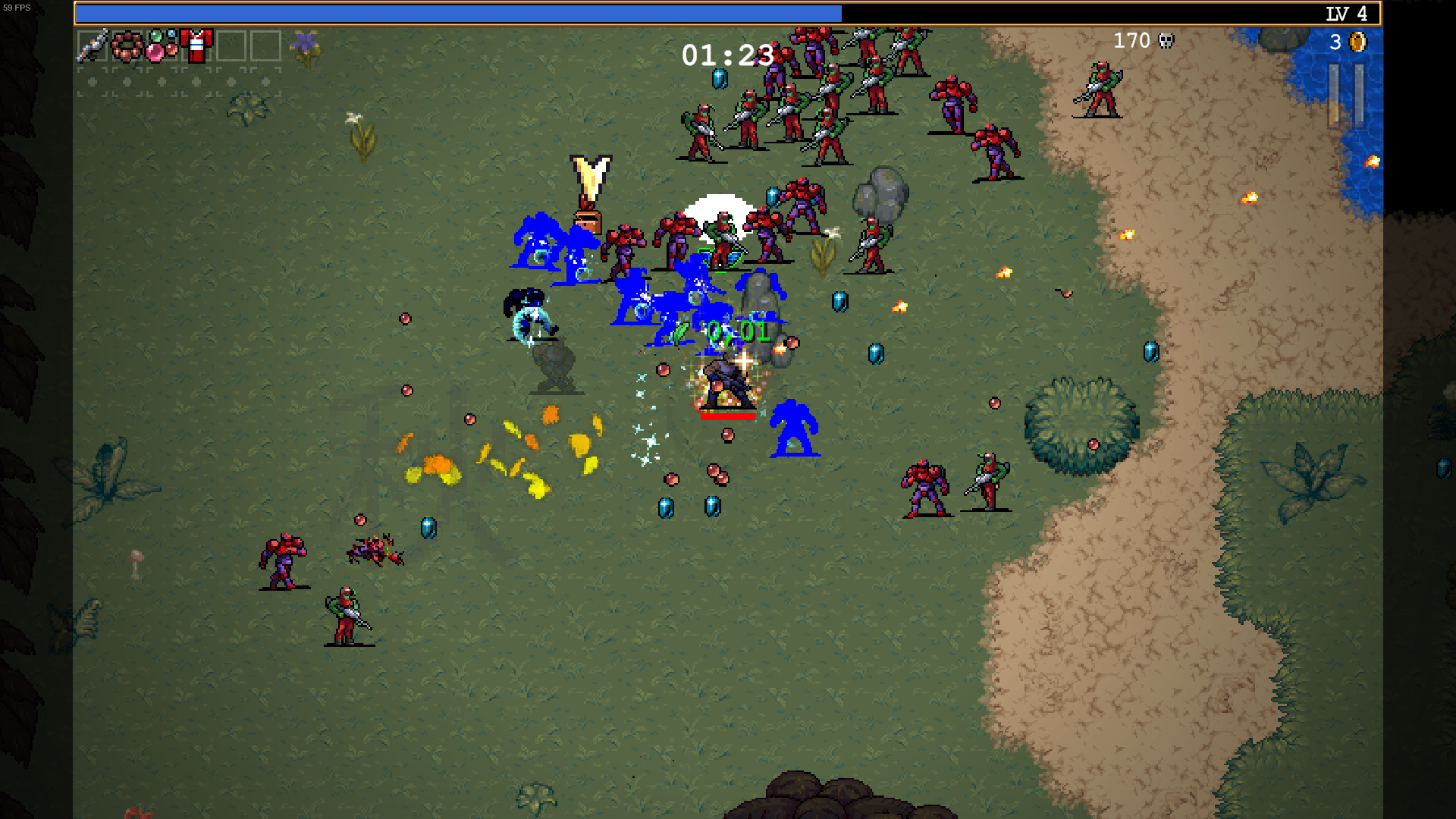The image size is (1456, 819).
Task: Click the blue experience progress bar
Action: (455, 13)
